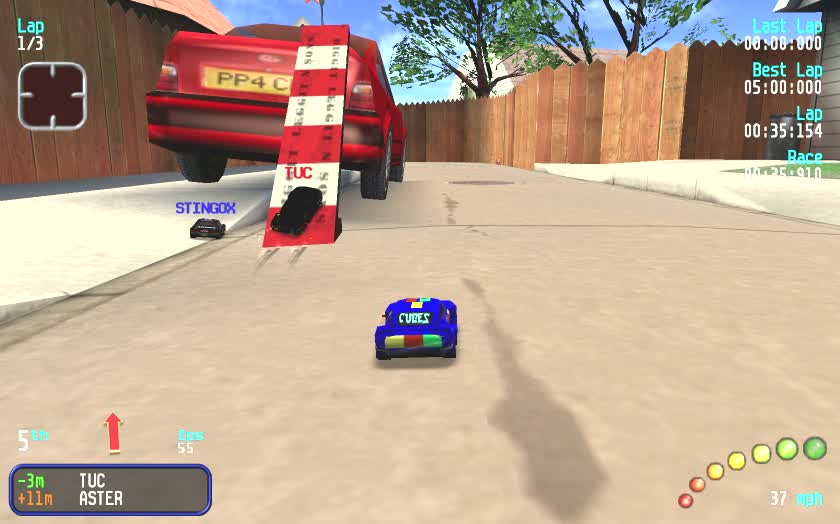Select the ASTER row in the gap panel
Screen dimensions: 840x524
110,499
